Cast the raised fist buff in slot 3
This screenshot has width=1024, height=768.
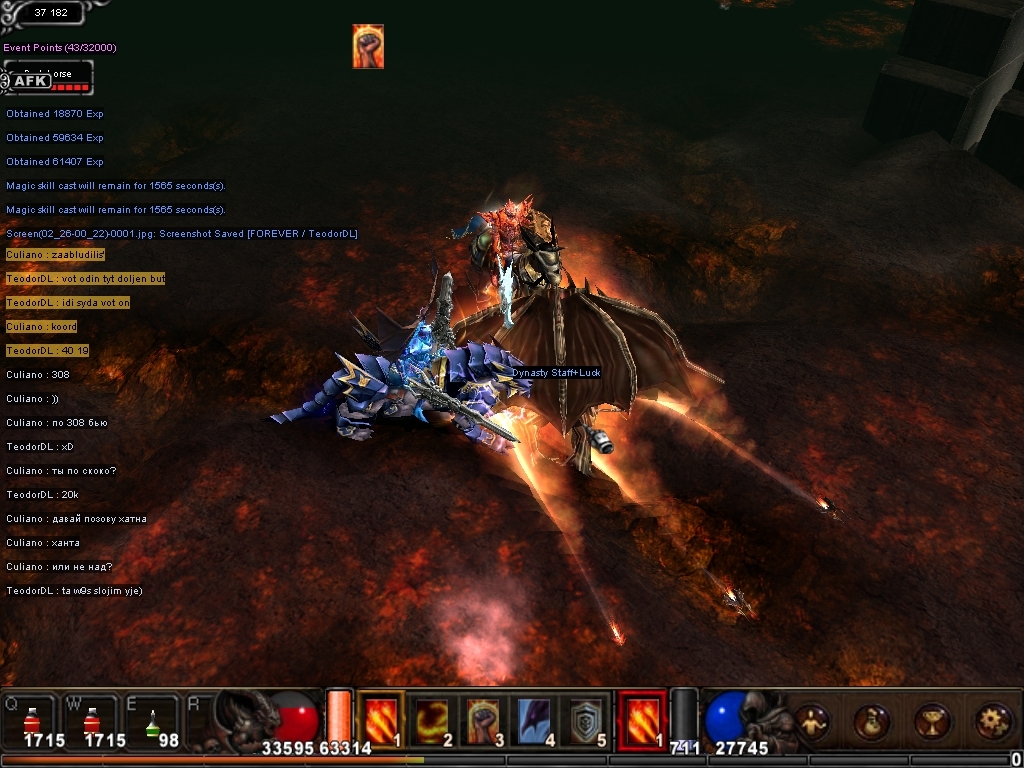[x=484, y=719]
